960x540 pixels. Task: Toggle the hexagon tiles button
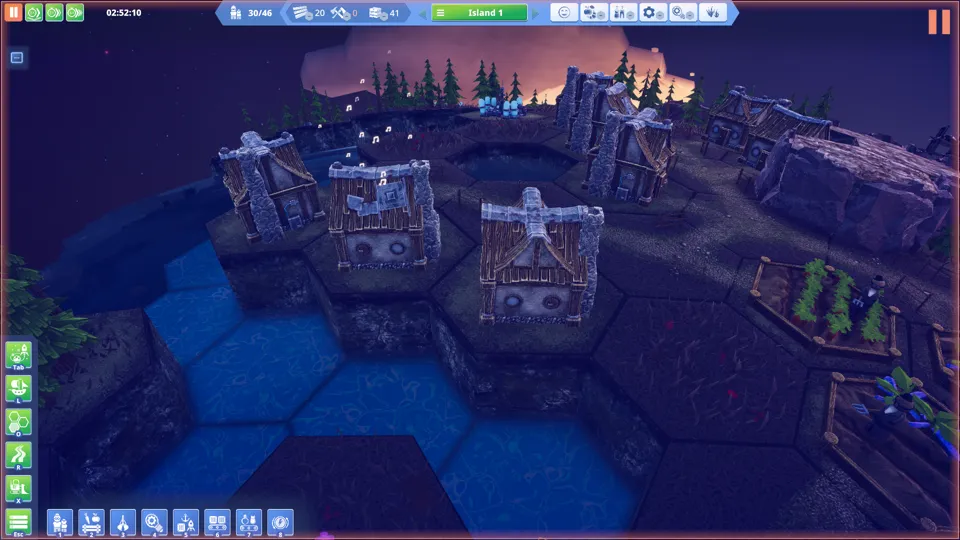(19, 421)
